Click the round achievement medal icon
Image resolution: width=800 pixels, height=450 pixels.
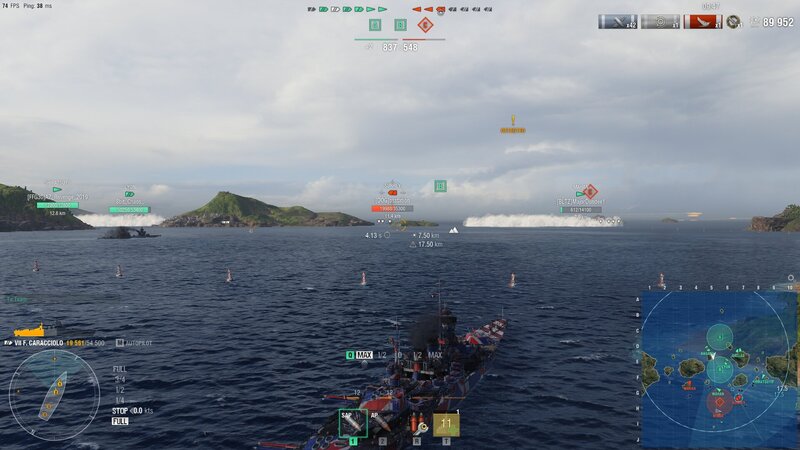tap(734, 21)
